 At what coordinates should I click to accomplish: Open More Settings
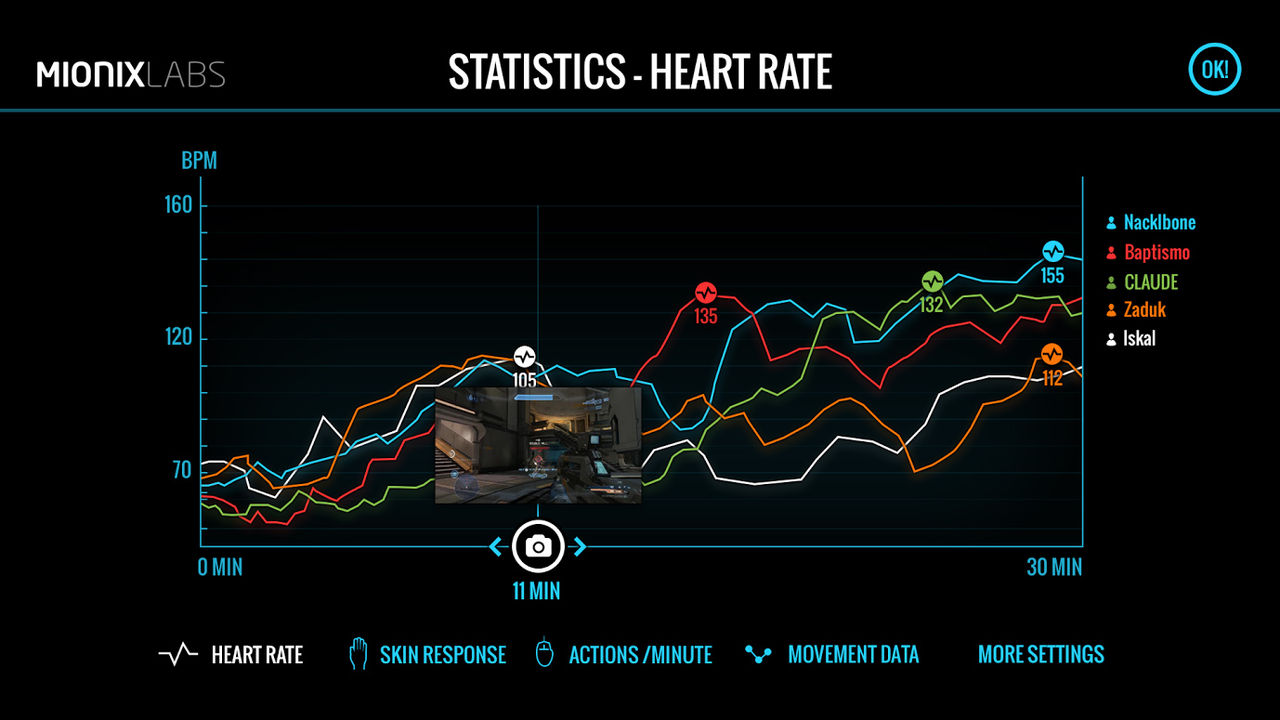pos(1041,655)
